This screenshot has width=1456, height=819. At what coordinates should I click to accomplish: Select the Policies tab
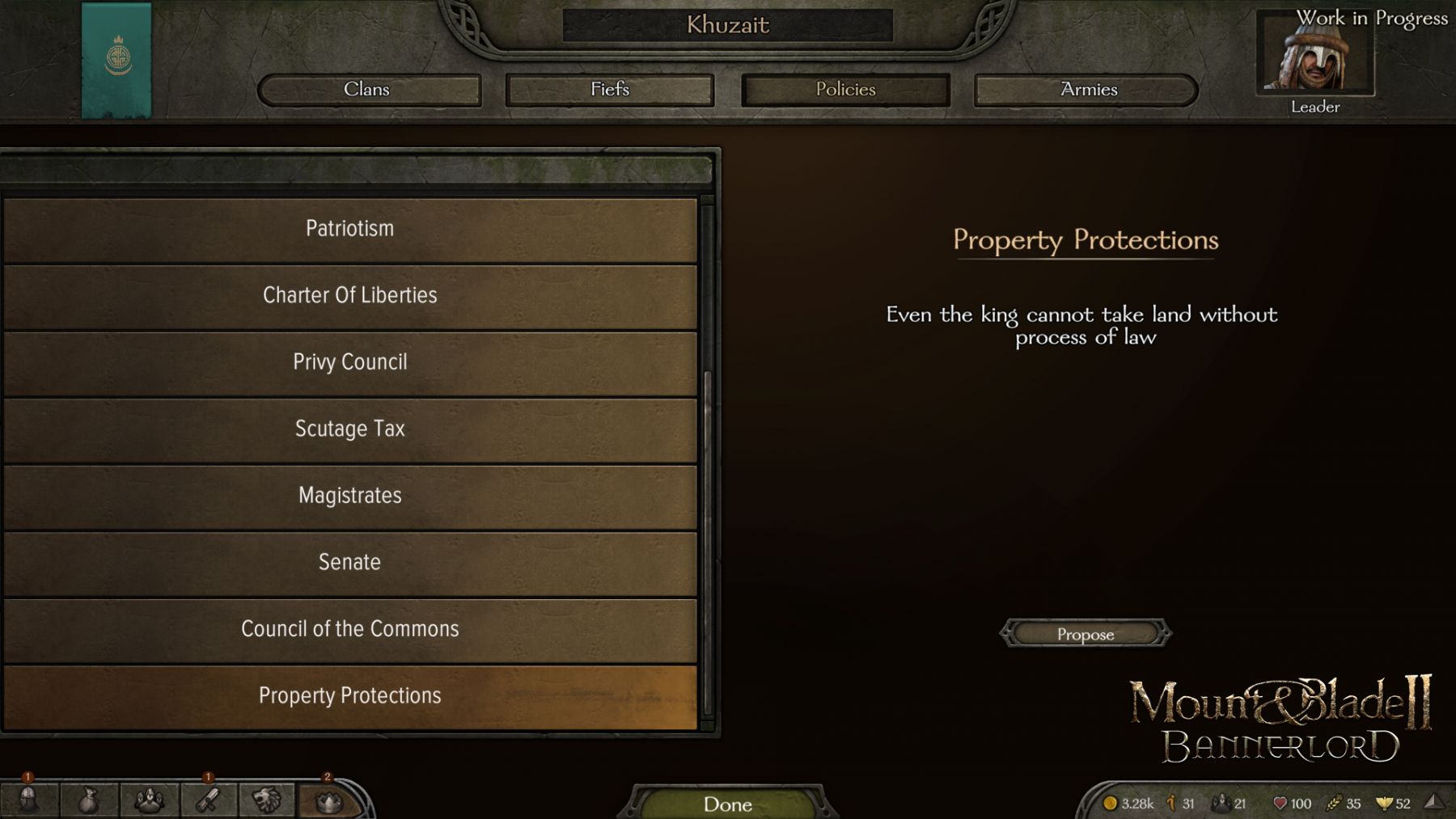coord(845,90)
